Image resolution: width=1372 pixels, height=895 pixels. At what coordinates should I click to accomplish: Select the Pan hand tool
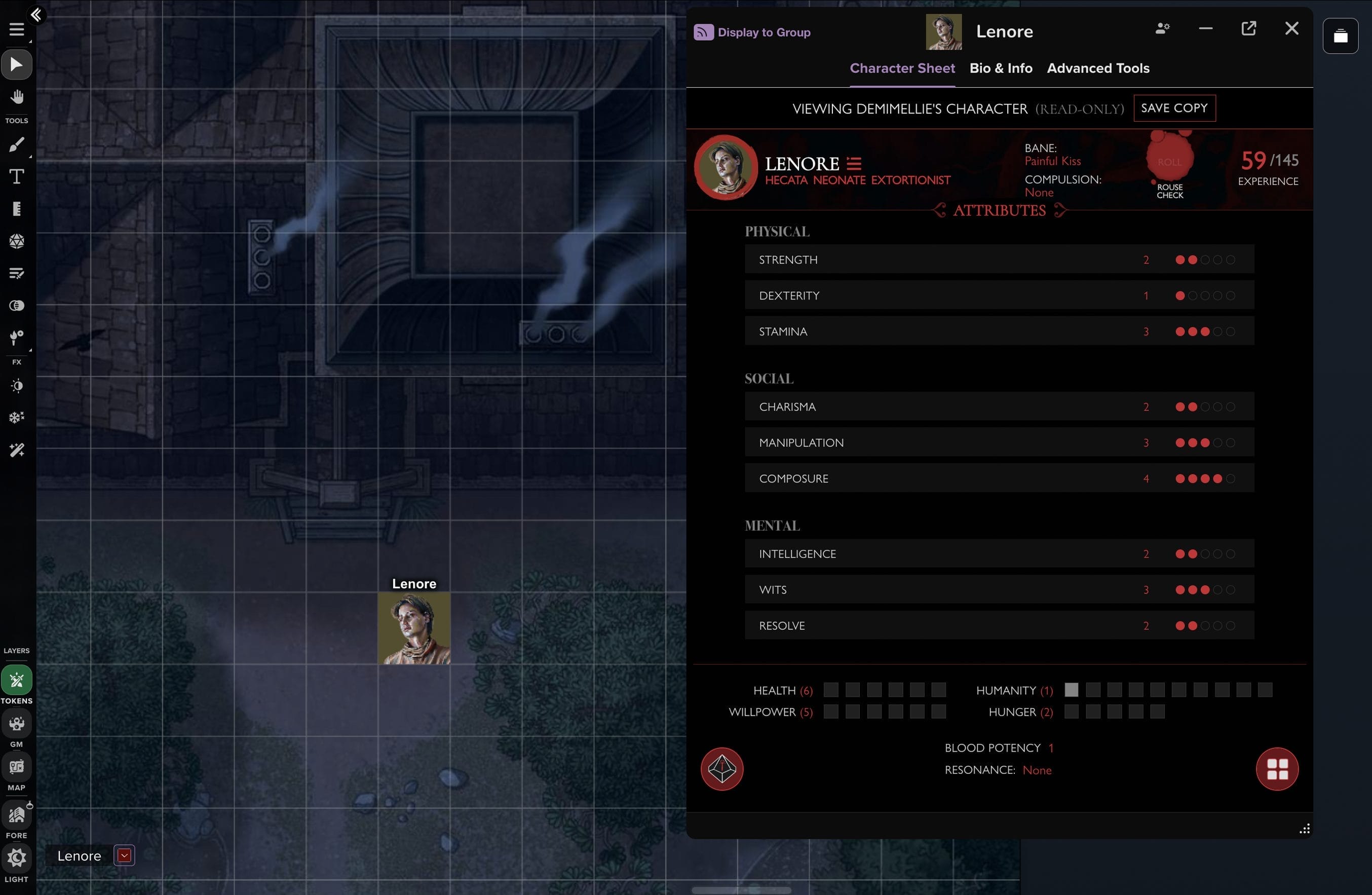coord(17,98)
